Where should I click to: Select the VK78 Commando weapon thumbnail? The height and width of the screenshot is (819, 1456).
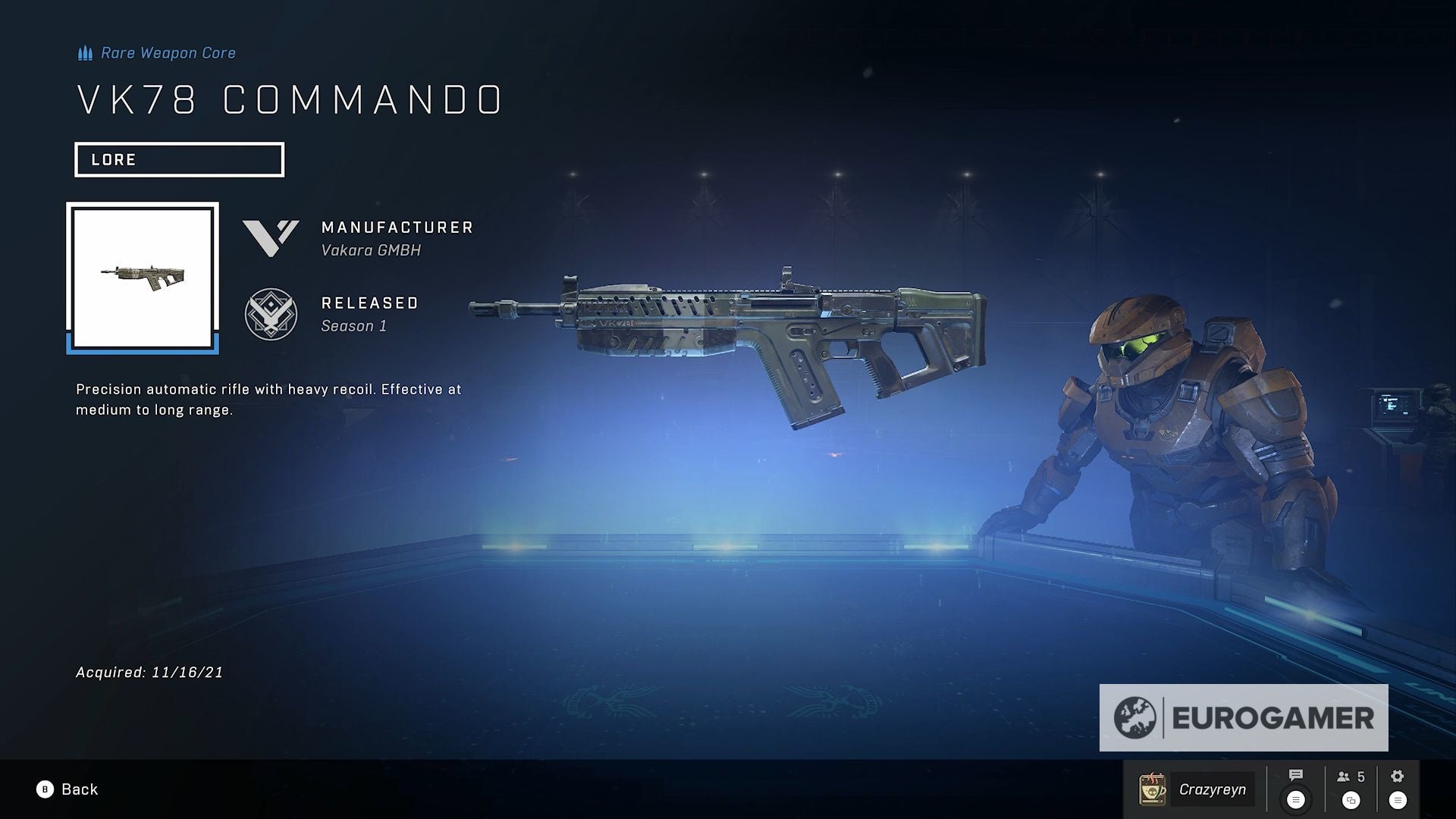(143, 275)
